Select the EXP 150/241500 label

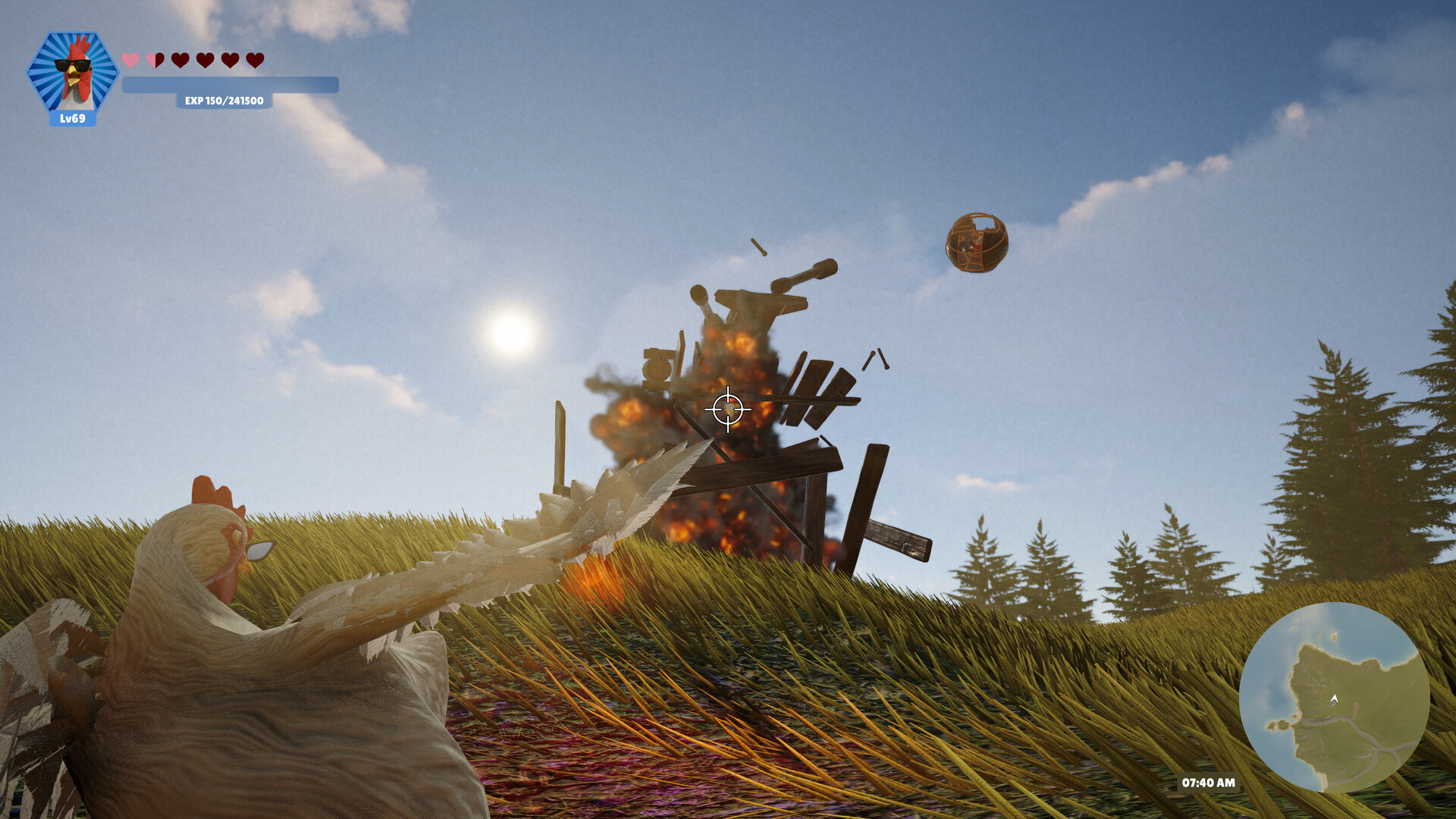[x=224, y=101]
